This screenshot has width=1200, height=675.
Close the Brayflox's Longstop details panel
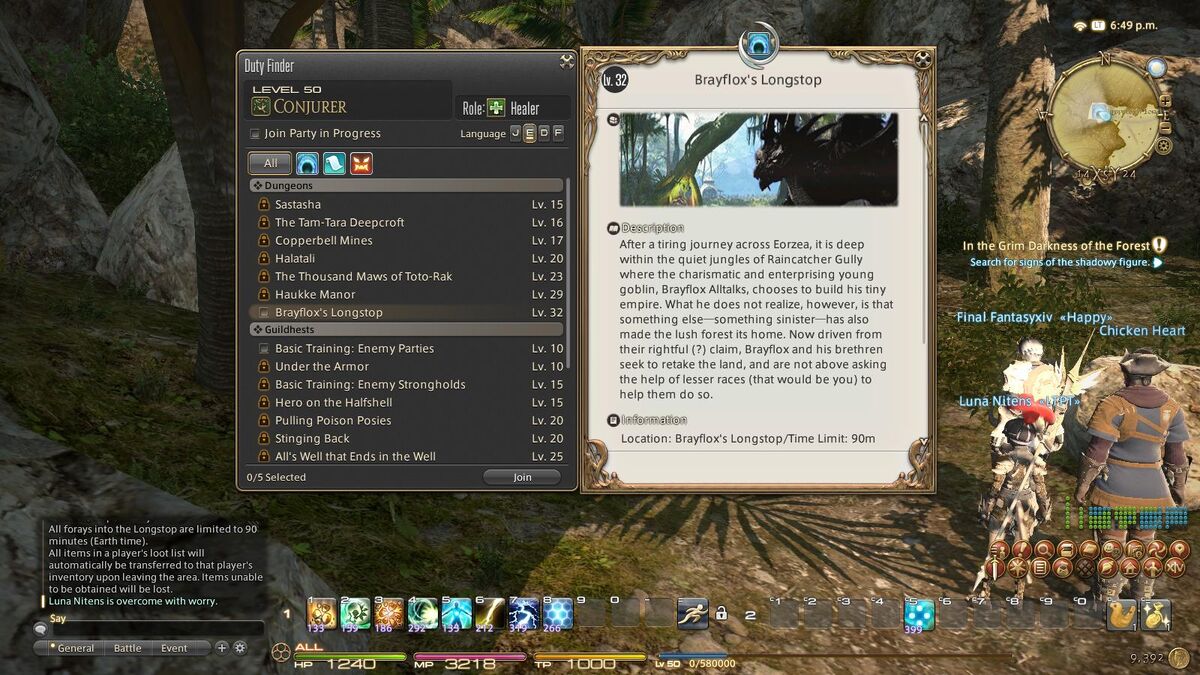click(923, 59)
